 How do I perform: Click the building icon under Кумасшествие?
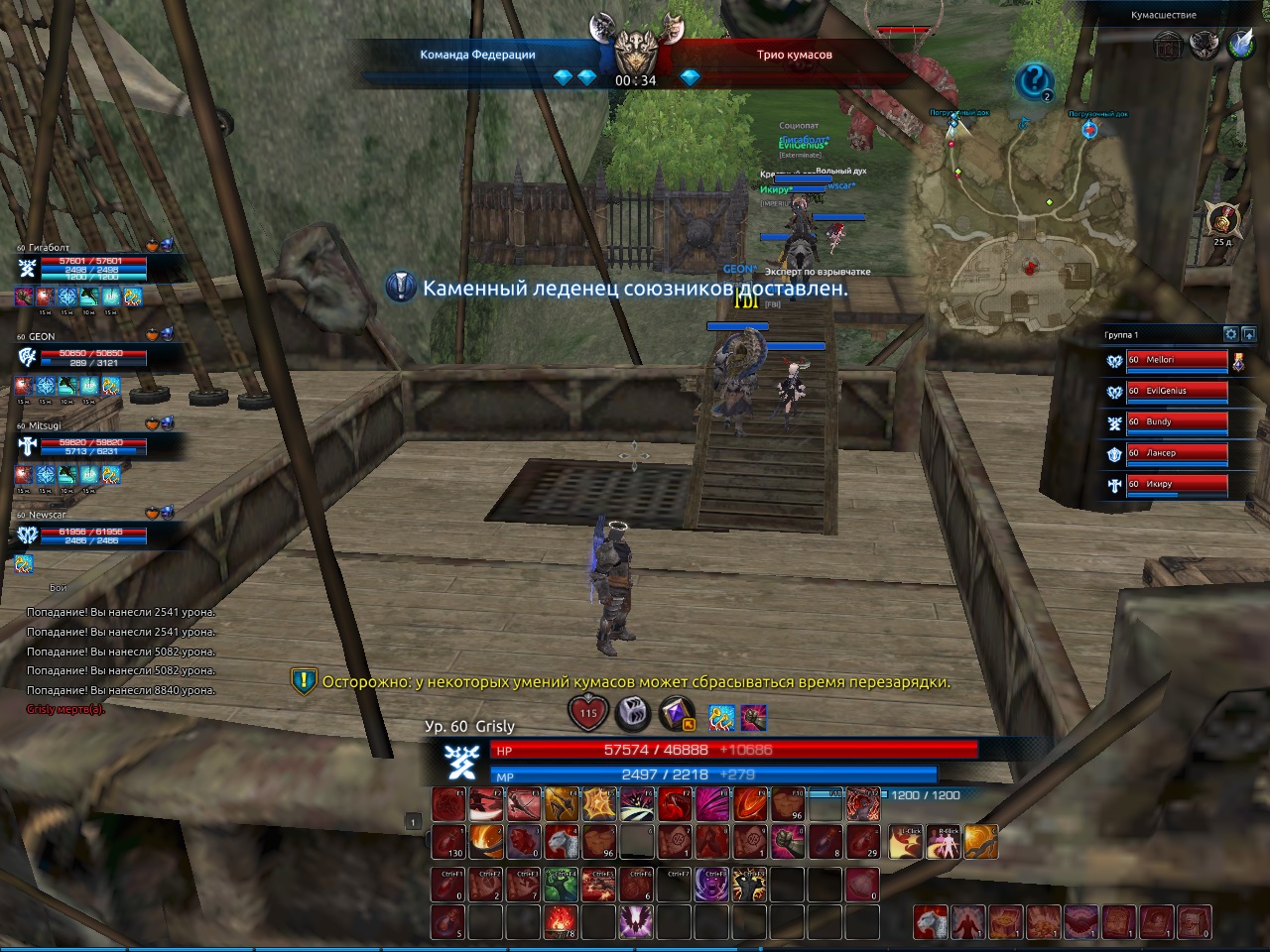coord(1168,45)
